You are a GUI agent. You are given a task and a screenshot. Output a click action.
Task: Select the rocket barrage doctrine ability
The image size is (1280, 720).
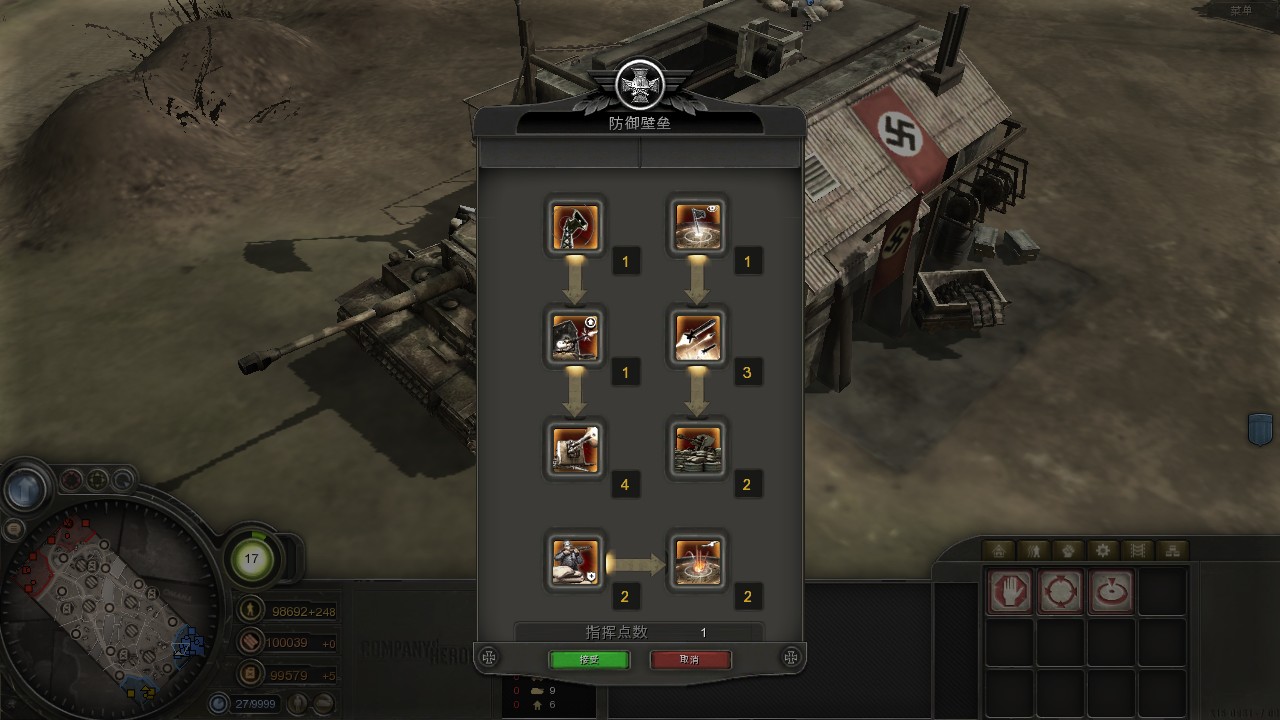point(697,336)
